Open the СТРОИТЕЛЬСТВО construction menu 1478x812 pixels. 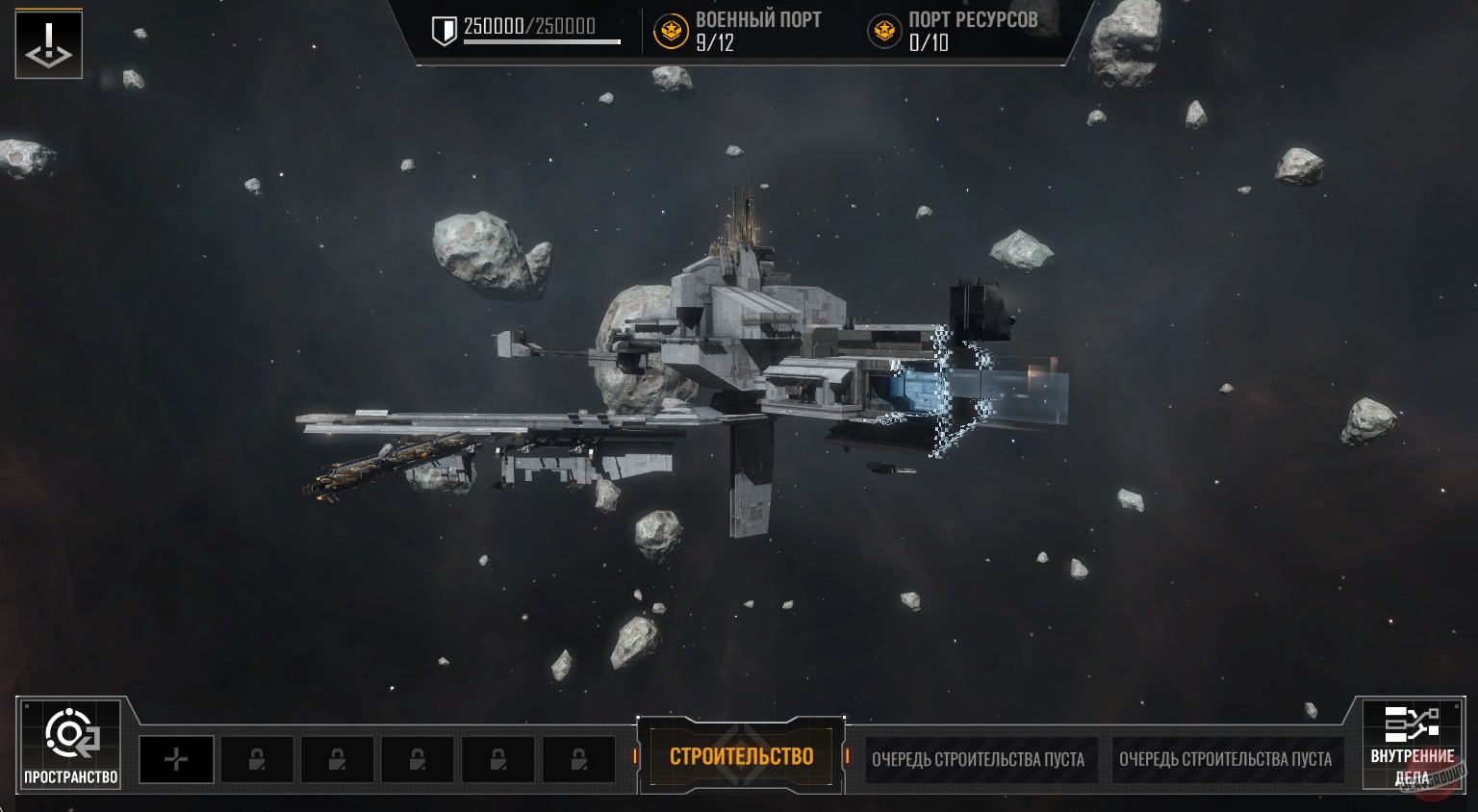click(x=741, y=757)
